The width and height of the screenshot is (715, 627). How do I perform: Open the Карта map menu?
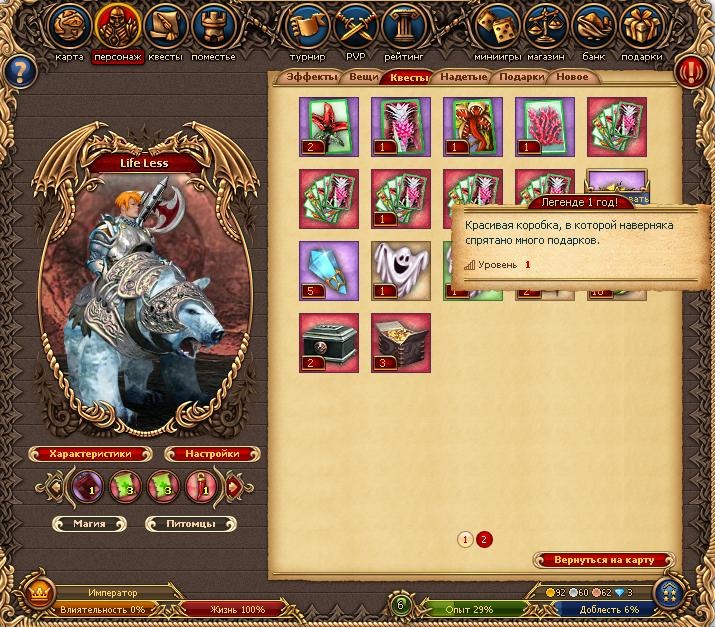69,26
